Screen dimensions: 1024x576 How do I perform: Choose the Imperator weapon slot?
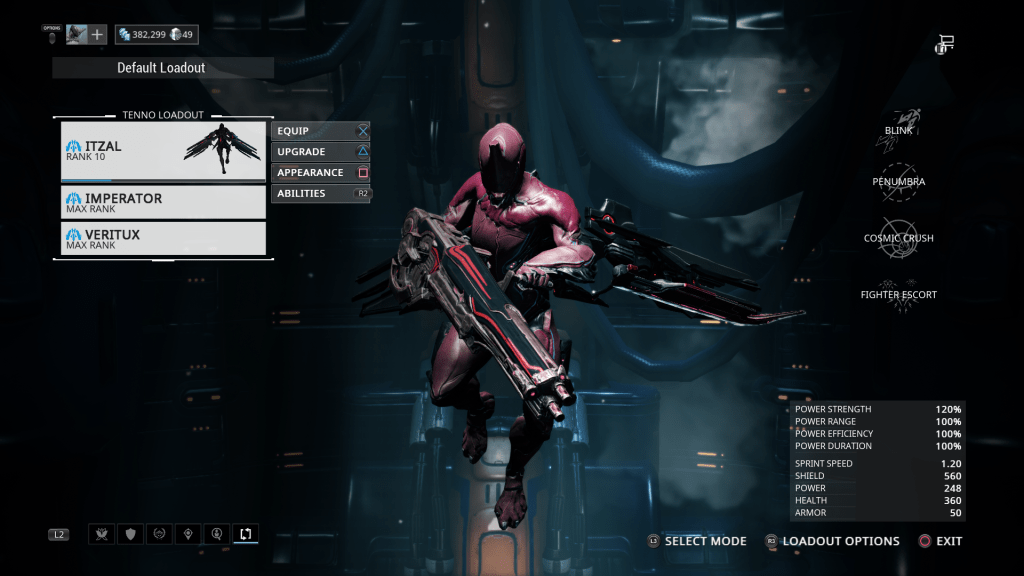[163, 203]
